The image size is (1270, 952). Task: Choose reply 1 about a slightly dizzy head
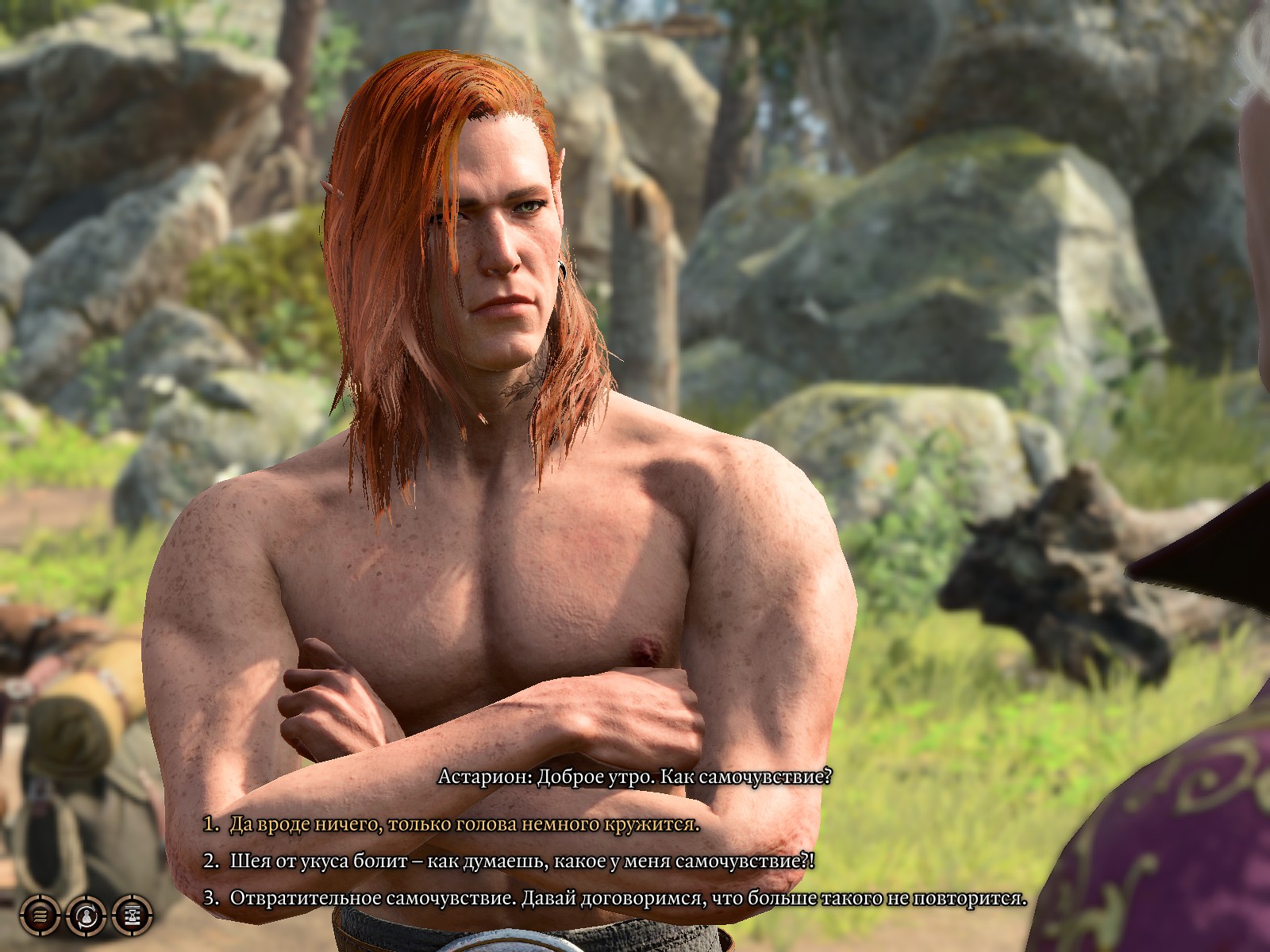click(x=464, y=824)
